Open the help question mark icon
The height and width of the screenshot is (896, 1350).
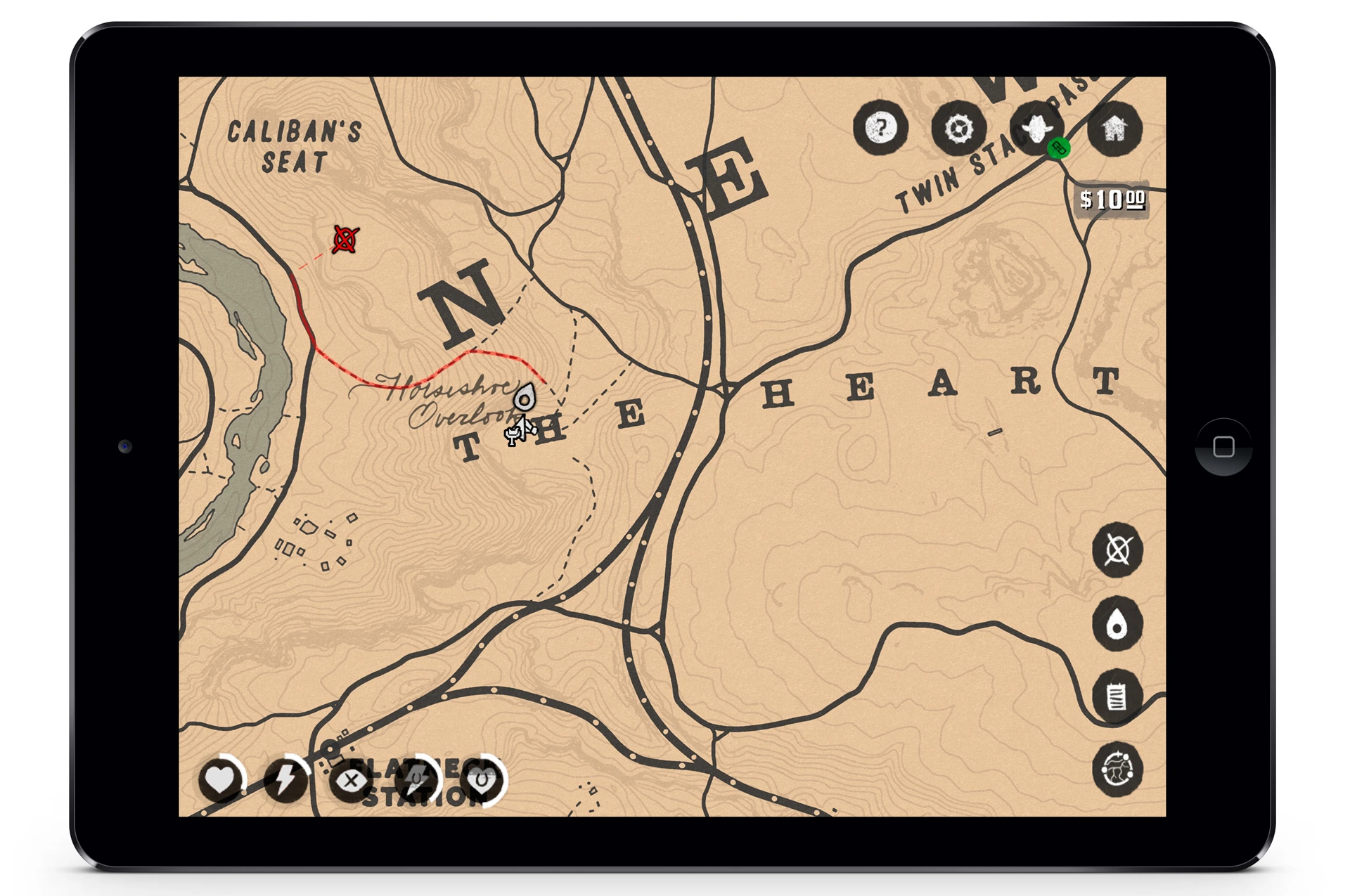[881, 129]
